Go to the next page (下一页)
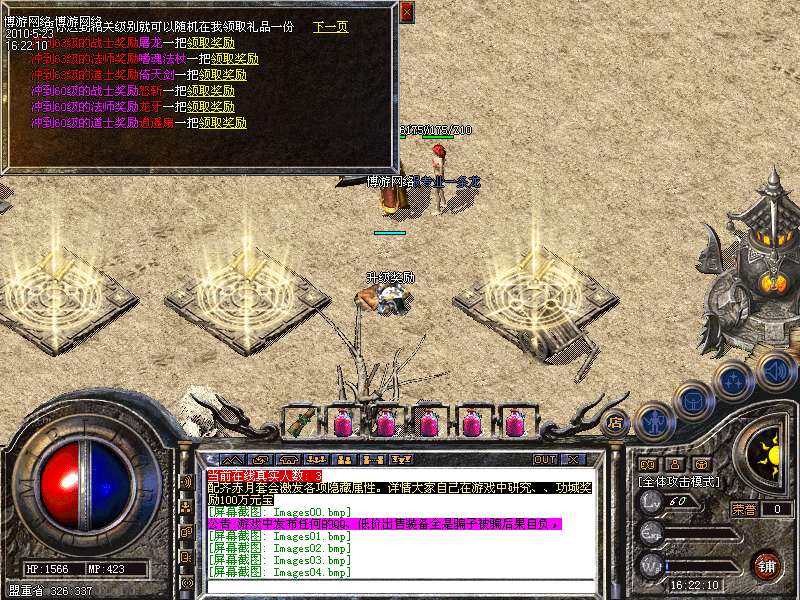 [330, 27]
